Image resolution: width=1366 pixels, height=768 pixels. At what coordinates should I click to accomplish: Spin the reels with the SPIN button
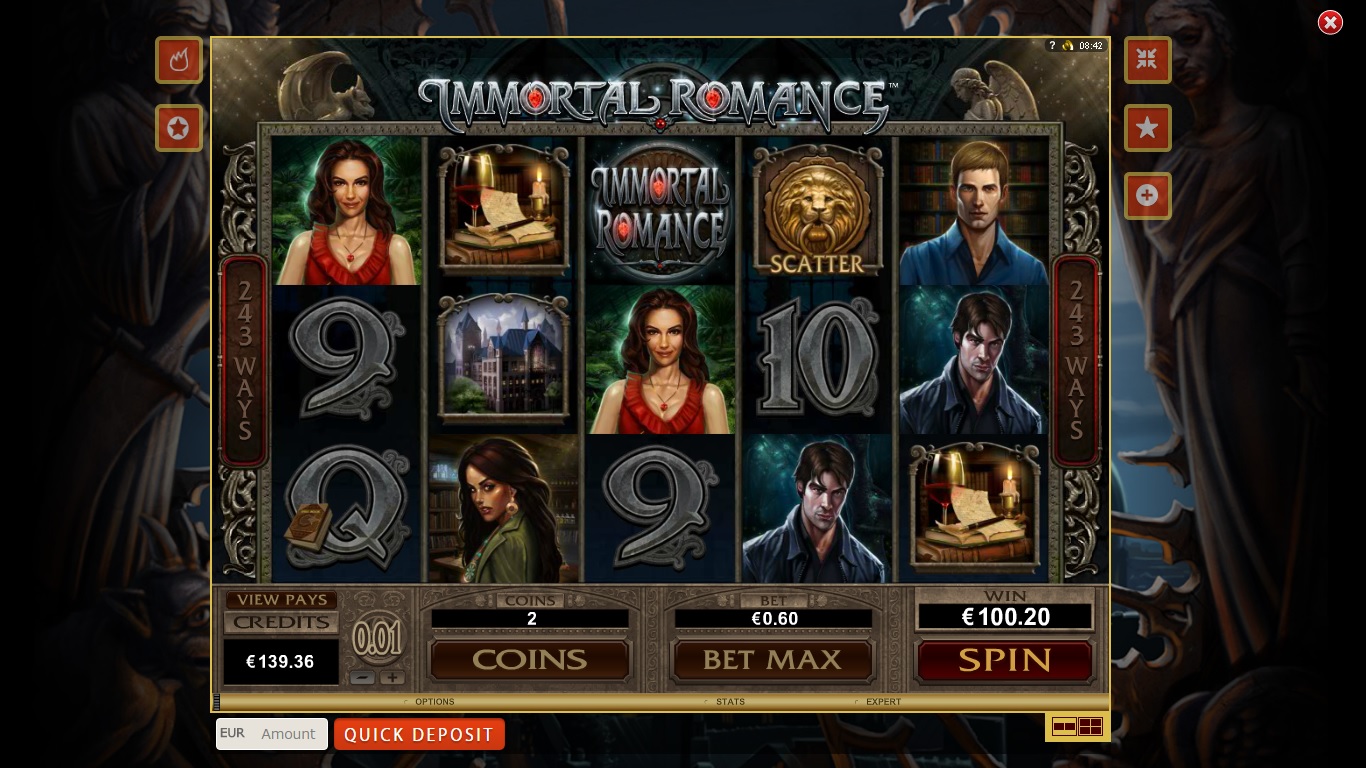click(1004, 660)
